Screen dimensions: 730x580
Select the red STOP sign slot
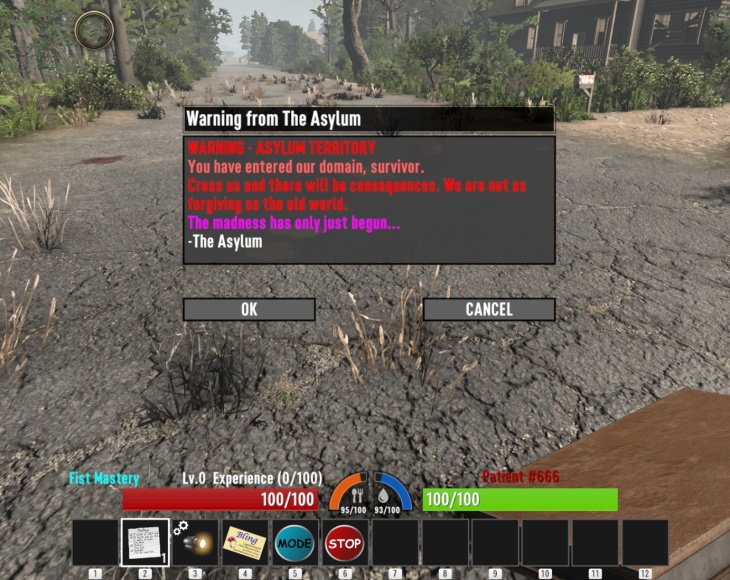pos(344,542)
